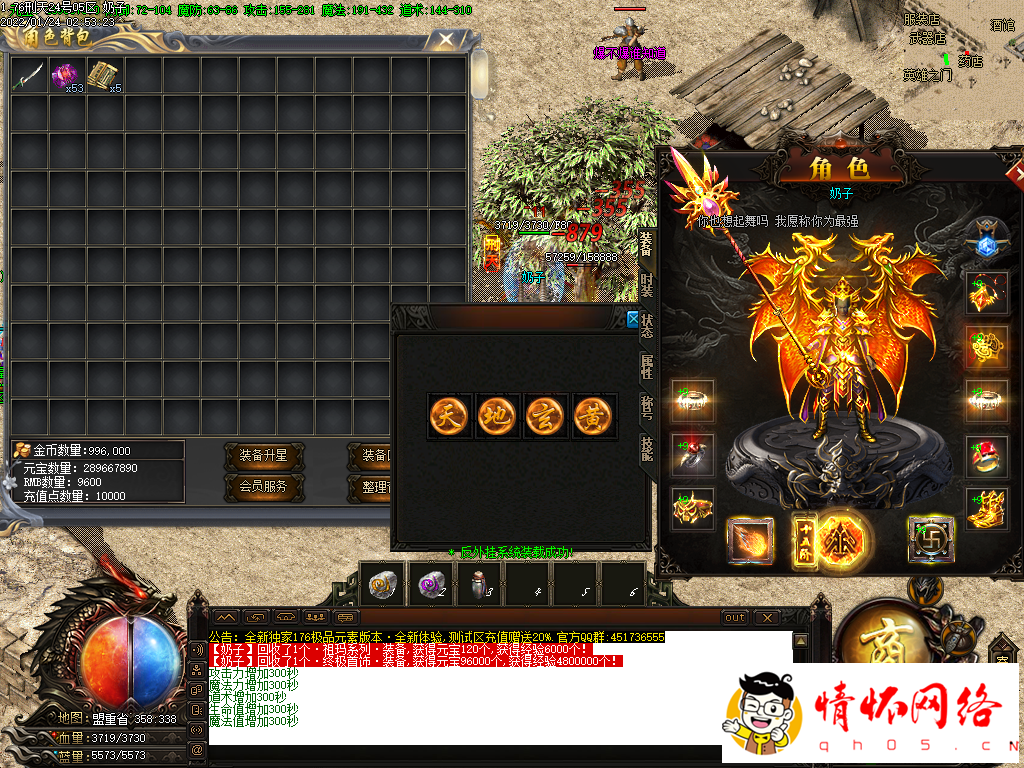Screen dimensions: 1024x768
Task: Switch to the 时装 fashion tab
Action: click(x=646, y=284)
